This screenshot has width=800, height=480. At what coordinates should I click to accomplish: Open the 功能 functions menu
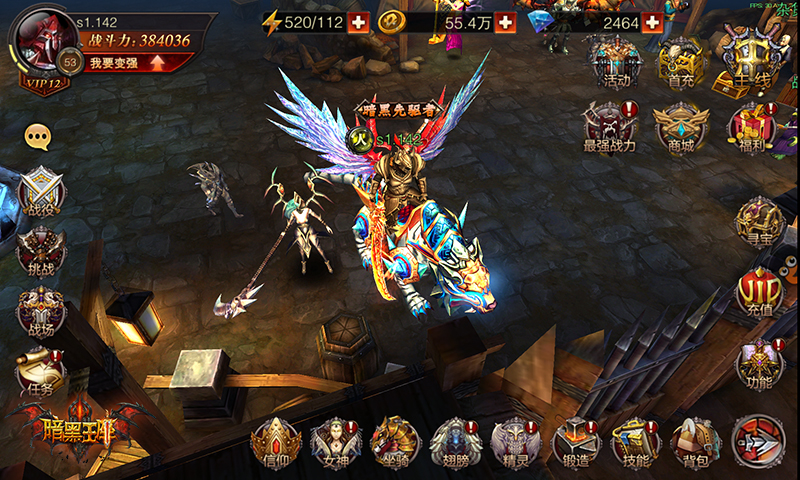(759, 365)
